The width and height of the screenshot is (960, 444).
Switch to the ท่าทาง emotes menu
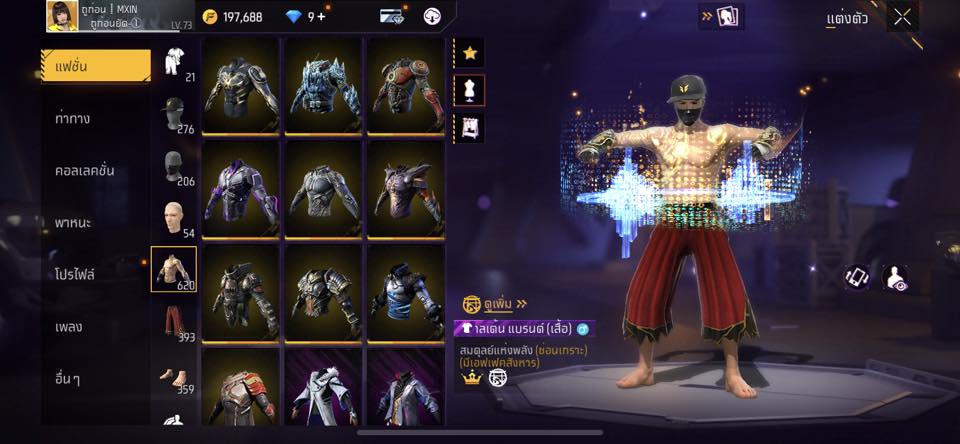click(74, 118)
